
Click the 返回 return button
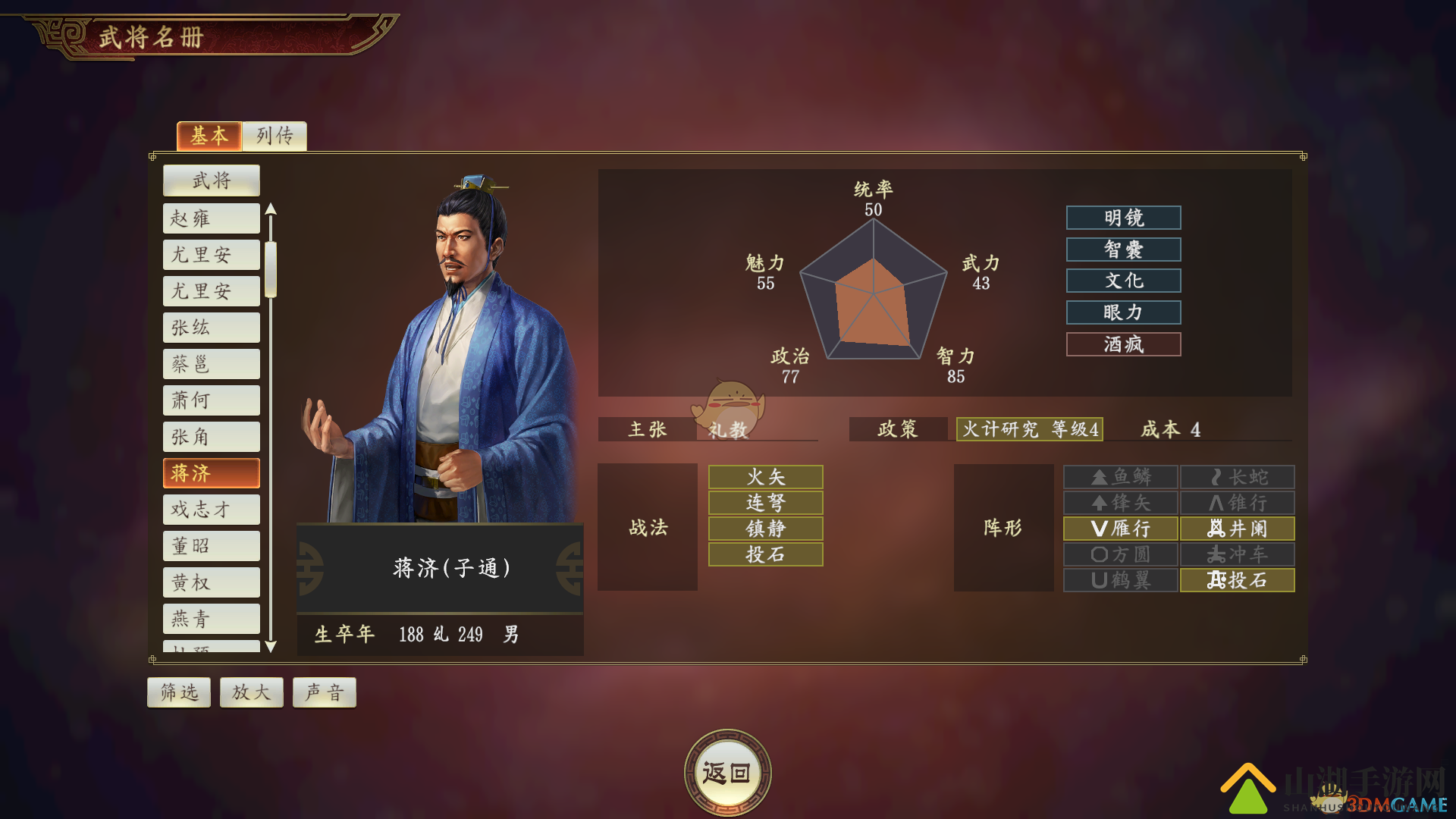727,769
